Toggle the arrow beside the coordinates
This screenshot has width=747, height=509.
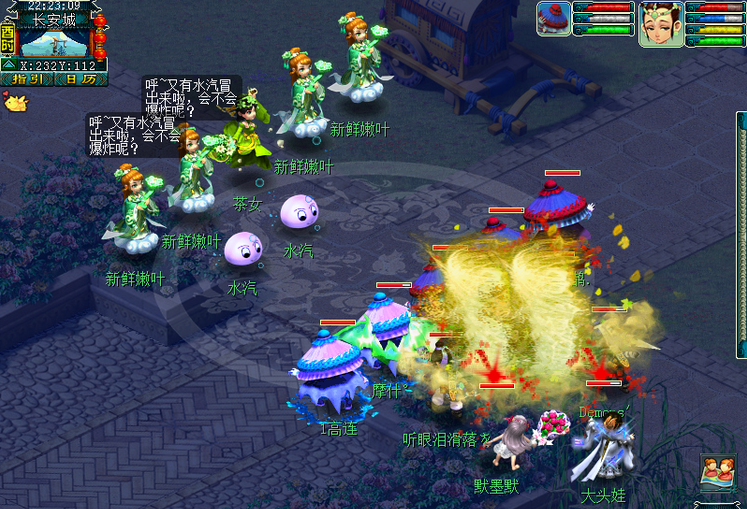10,65
